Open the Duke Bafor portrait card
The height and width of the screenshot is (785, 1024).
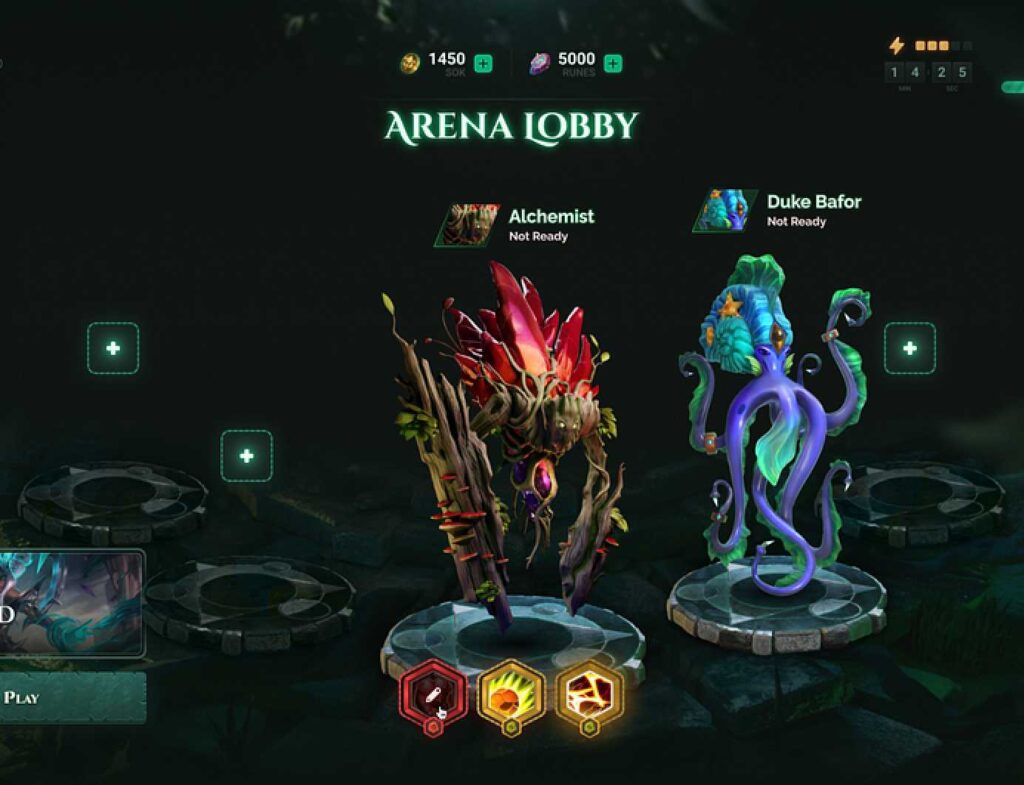[x=724, y=210]
